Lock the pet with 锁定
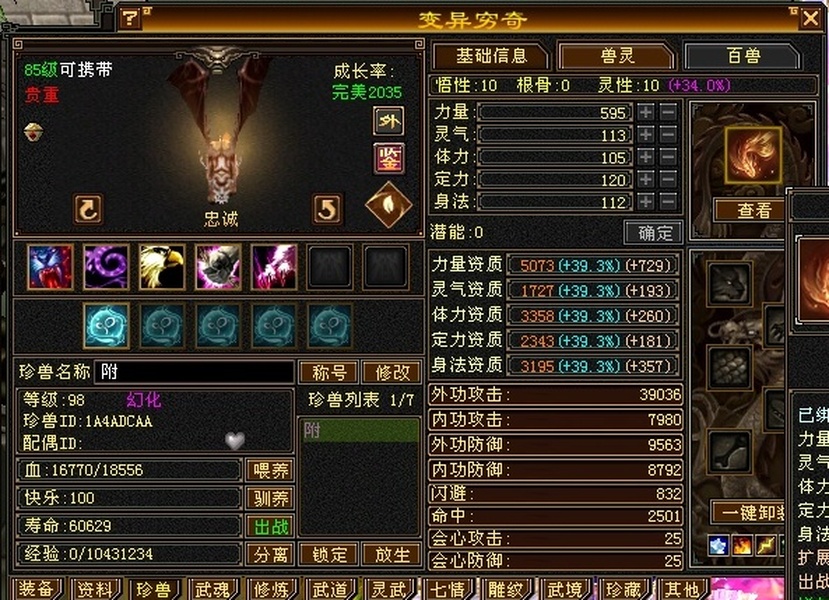Viewport: 829px width, 600px height. point(329,554)
